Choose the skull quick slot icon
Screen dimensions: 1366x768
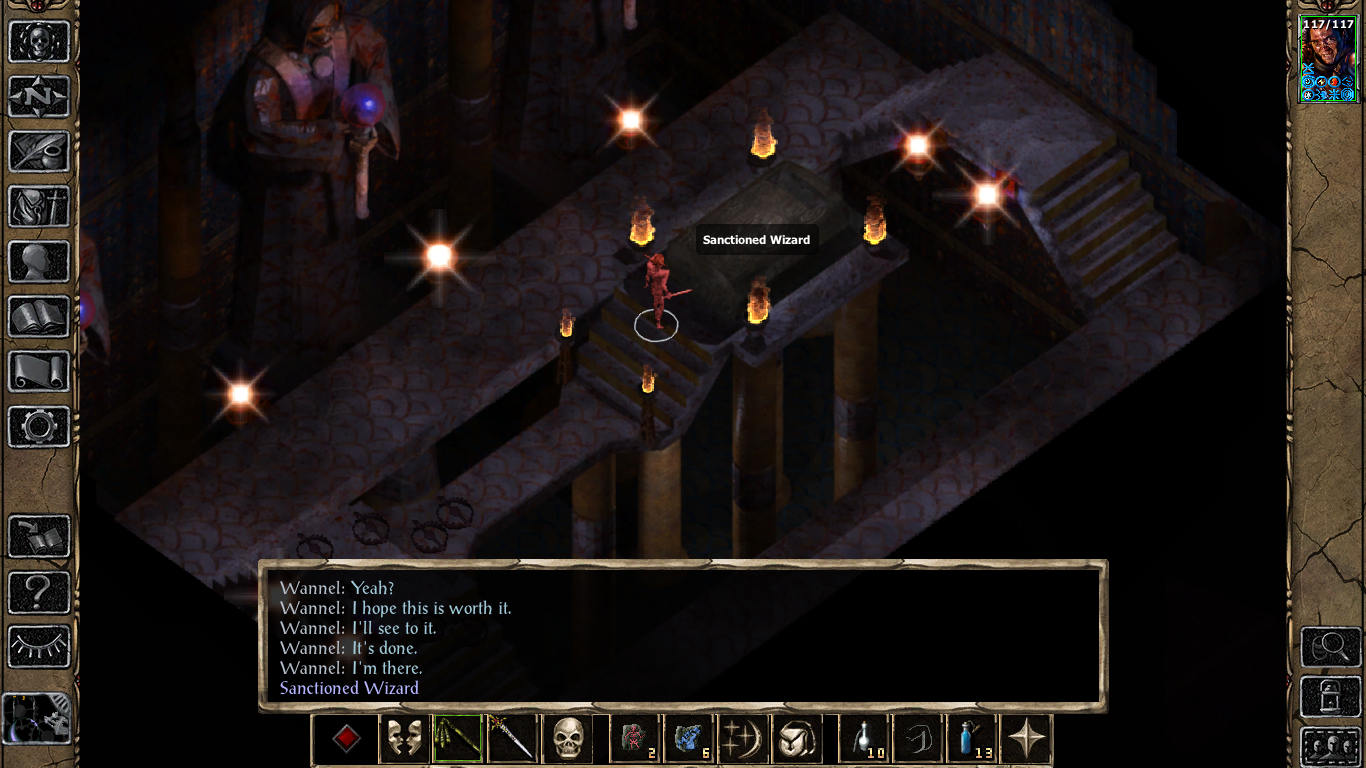pos(567,740)
